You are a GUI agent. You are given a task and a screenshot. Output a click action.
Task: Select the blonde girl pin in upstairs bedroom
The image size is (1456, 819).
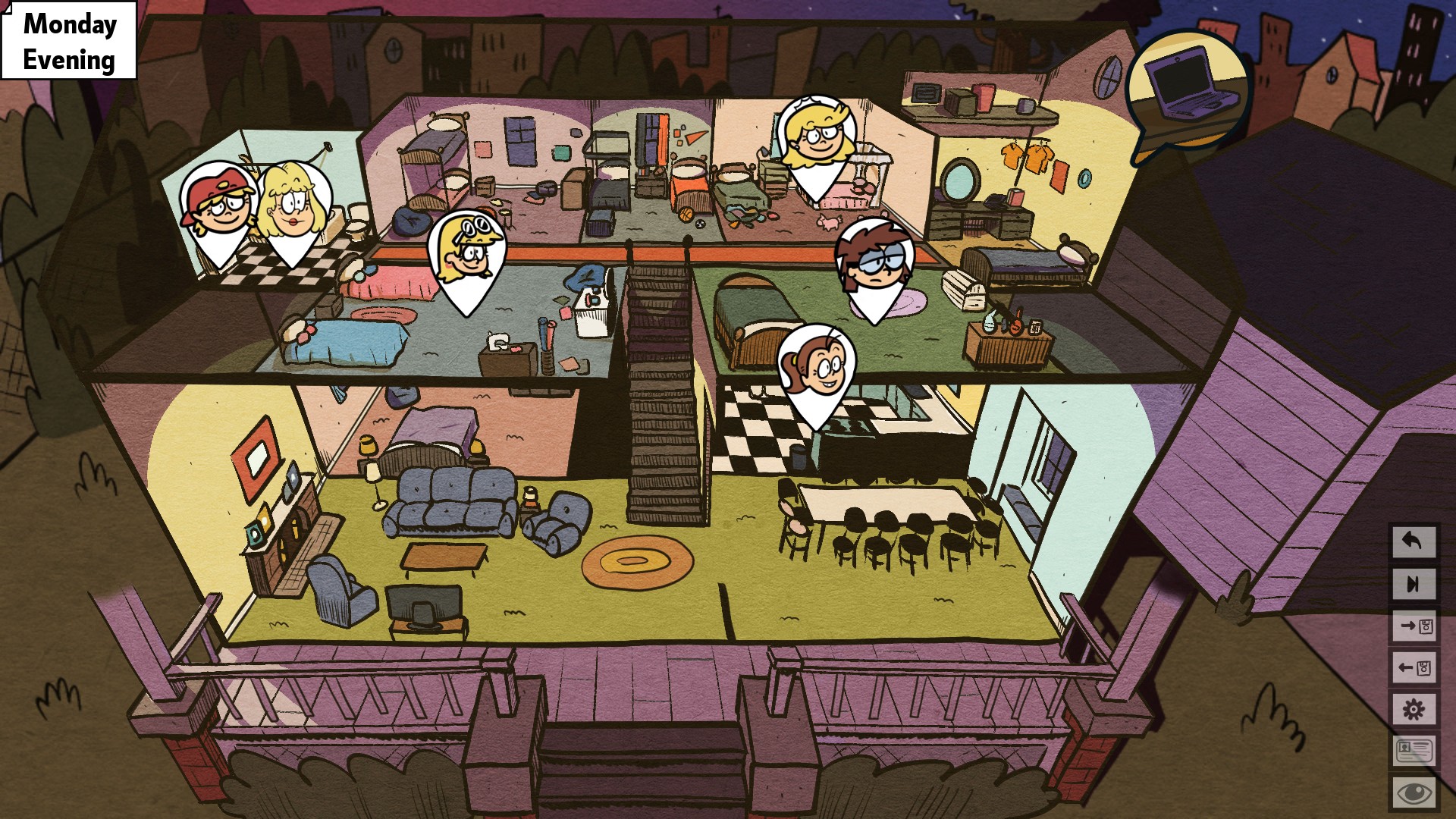817,140
